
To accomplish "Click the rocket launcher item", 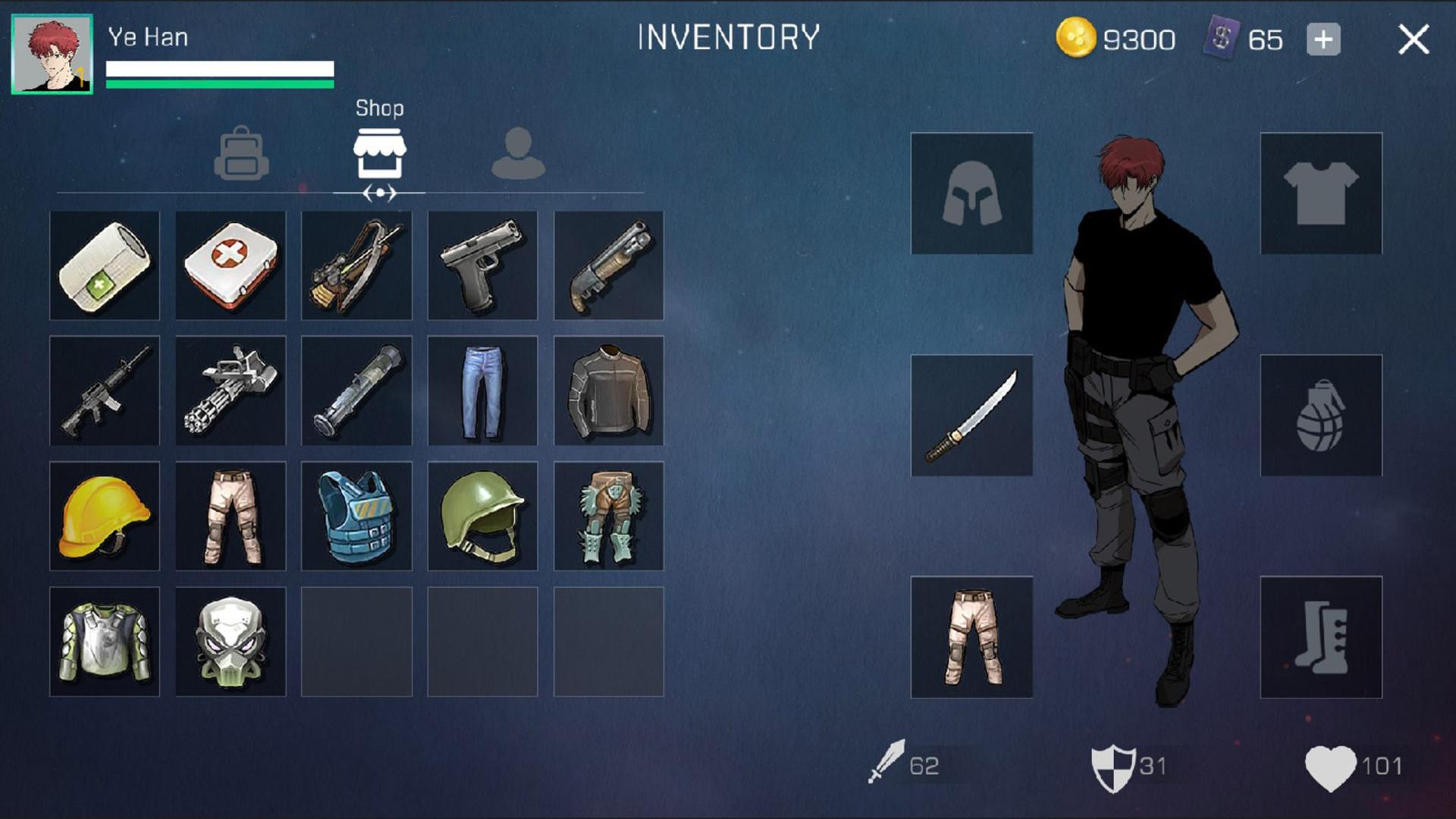I will coord(356,391).
